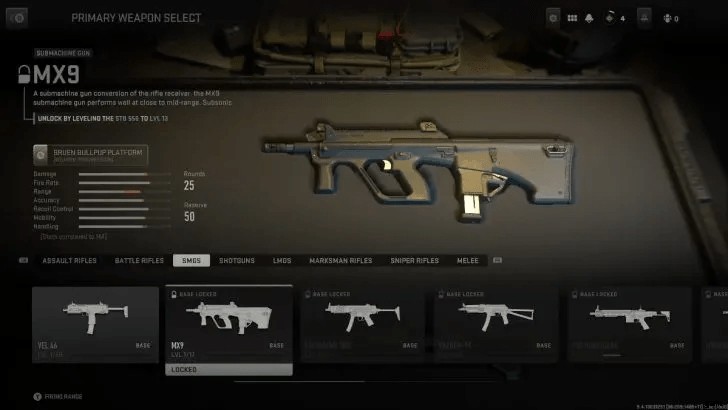This screenshot has width=728, height=410.
Task: Switch to the Assault Rifles tab
Action: point(68,261)
